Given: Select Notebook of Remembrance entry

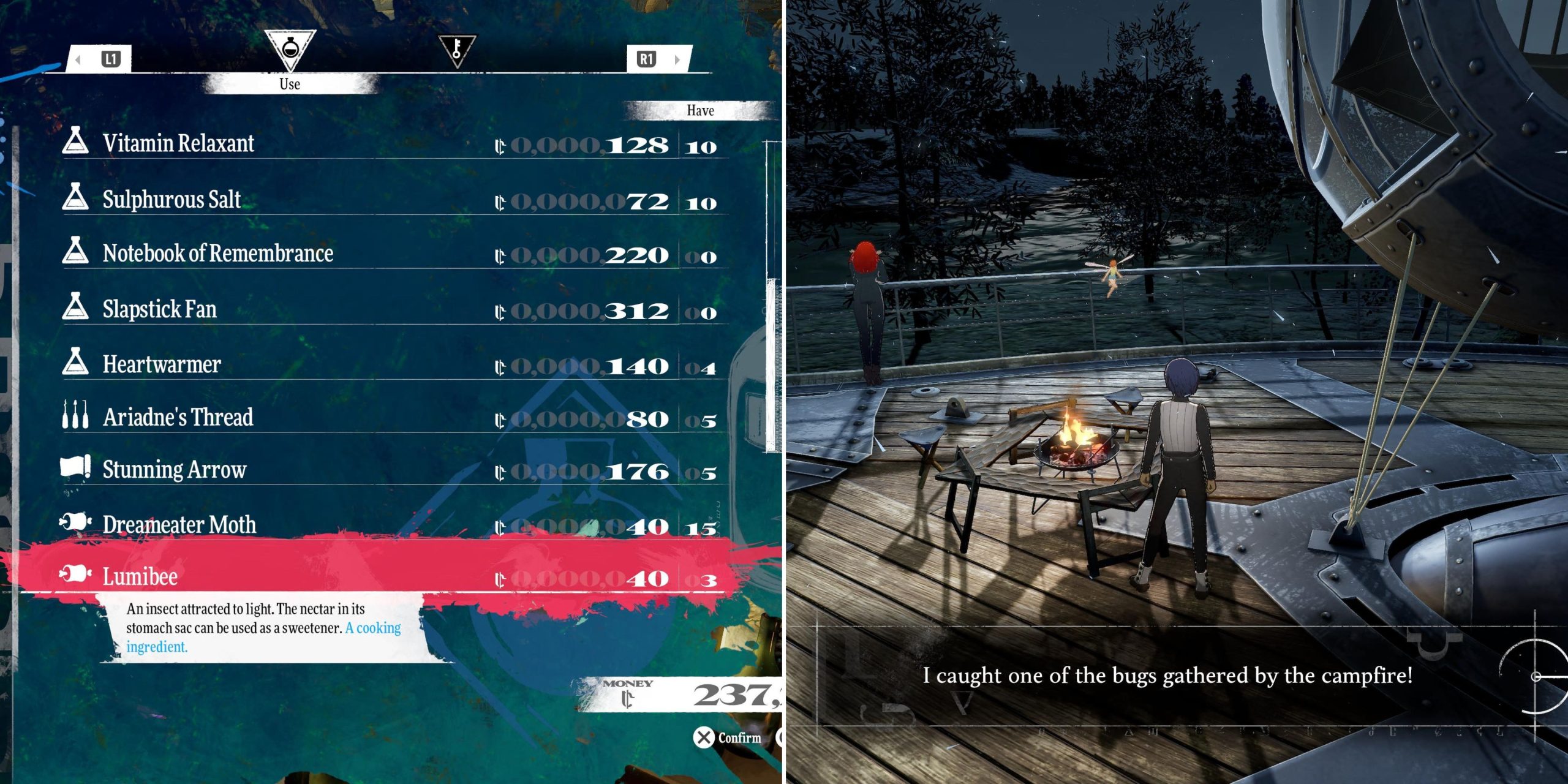Looking at the screenshot, I should (x=217, y=254).
